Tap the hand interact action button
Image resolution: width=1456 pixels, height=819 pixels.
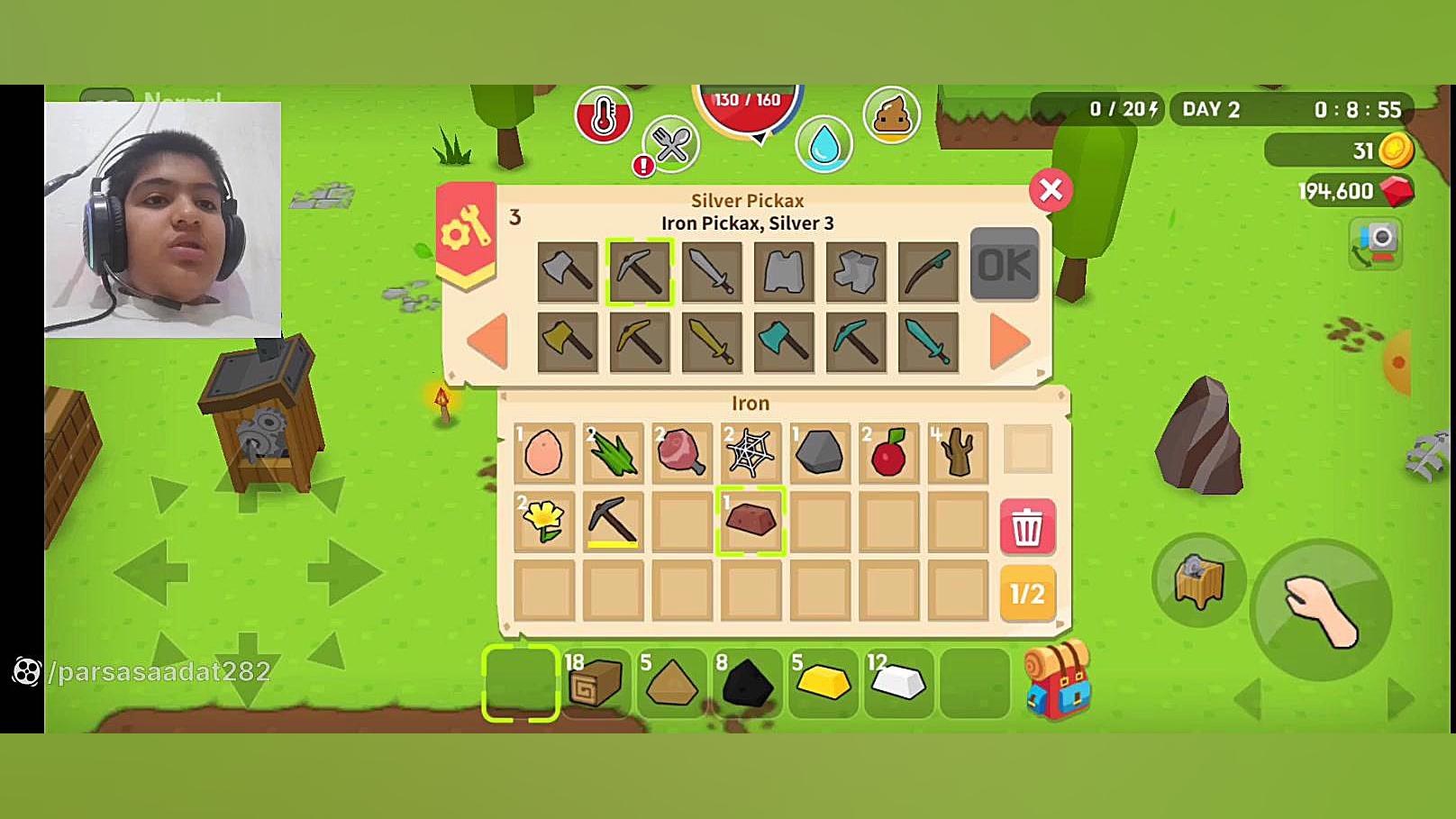(1322, 610)
